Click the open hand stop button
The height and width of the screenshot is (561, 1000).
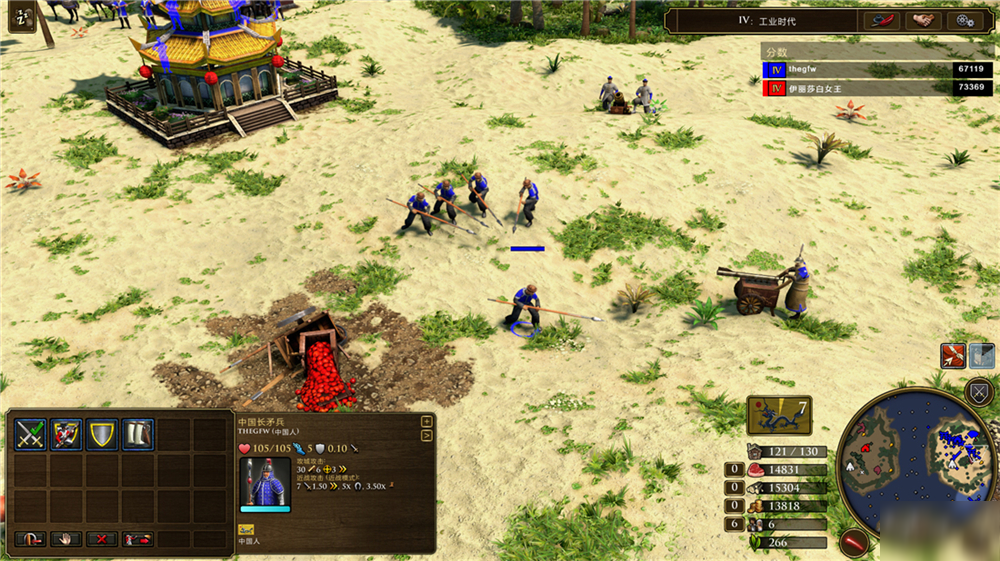[66, 539]
